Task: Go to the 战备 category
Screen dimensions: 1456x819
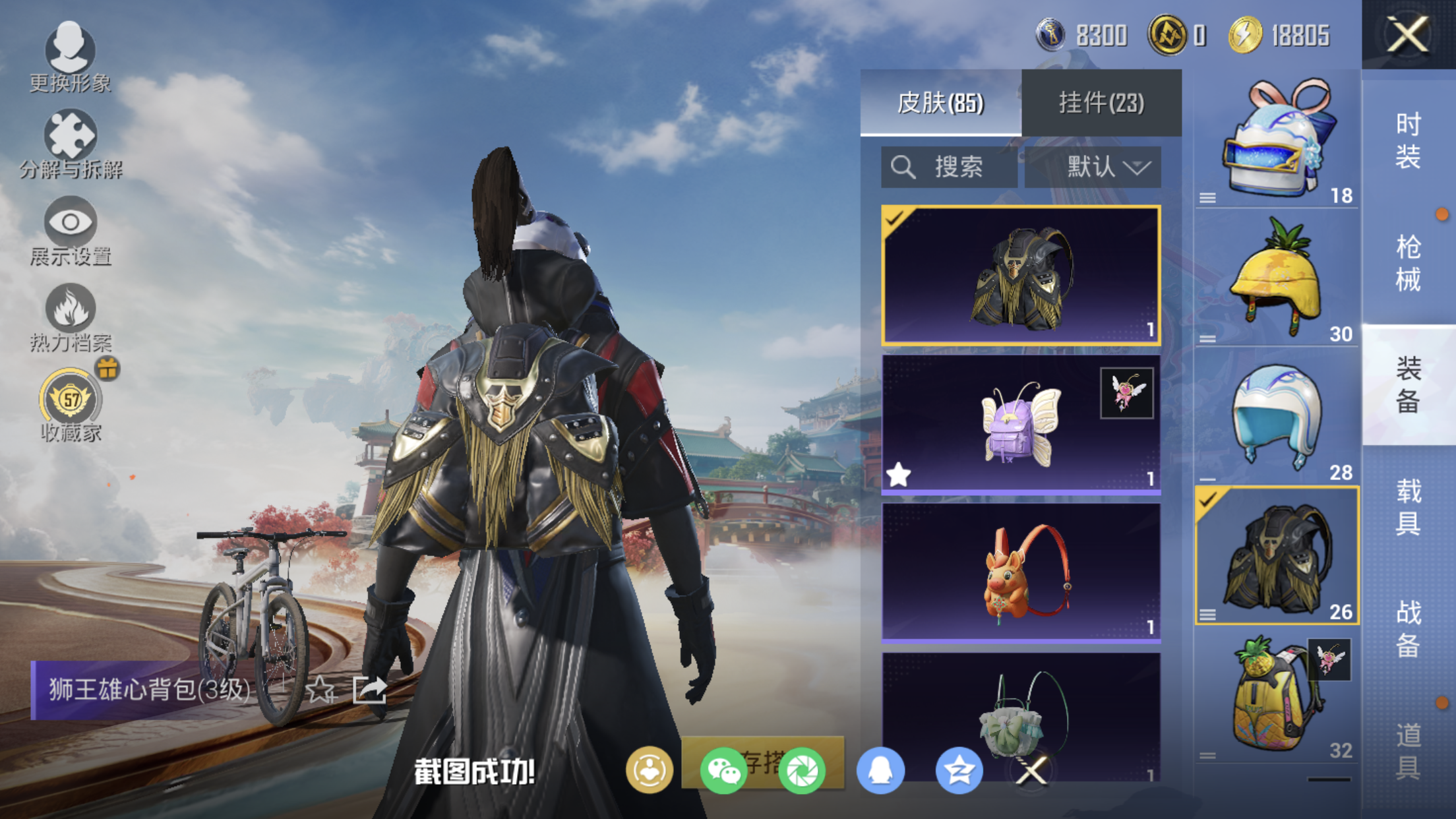Action: (x=1408, y=629)
